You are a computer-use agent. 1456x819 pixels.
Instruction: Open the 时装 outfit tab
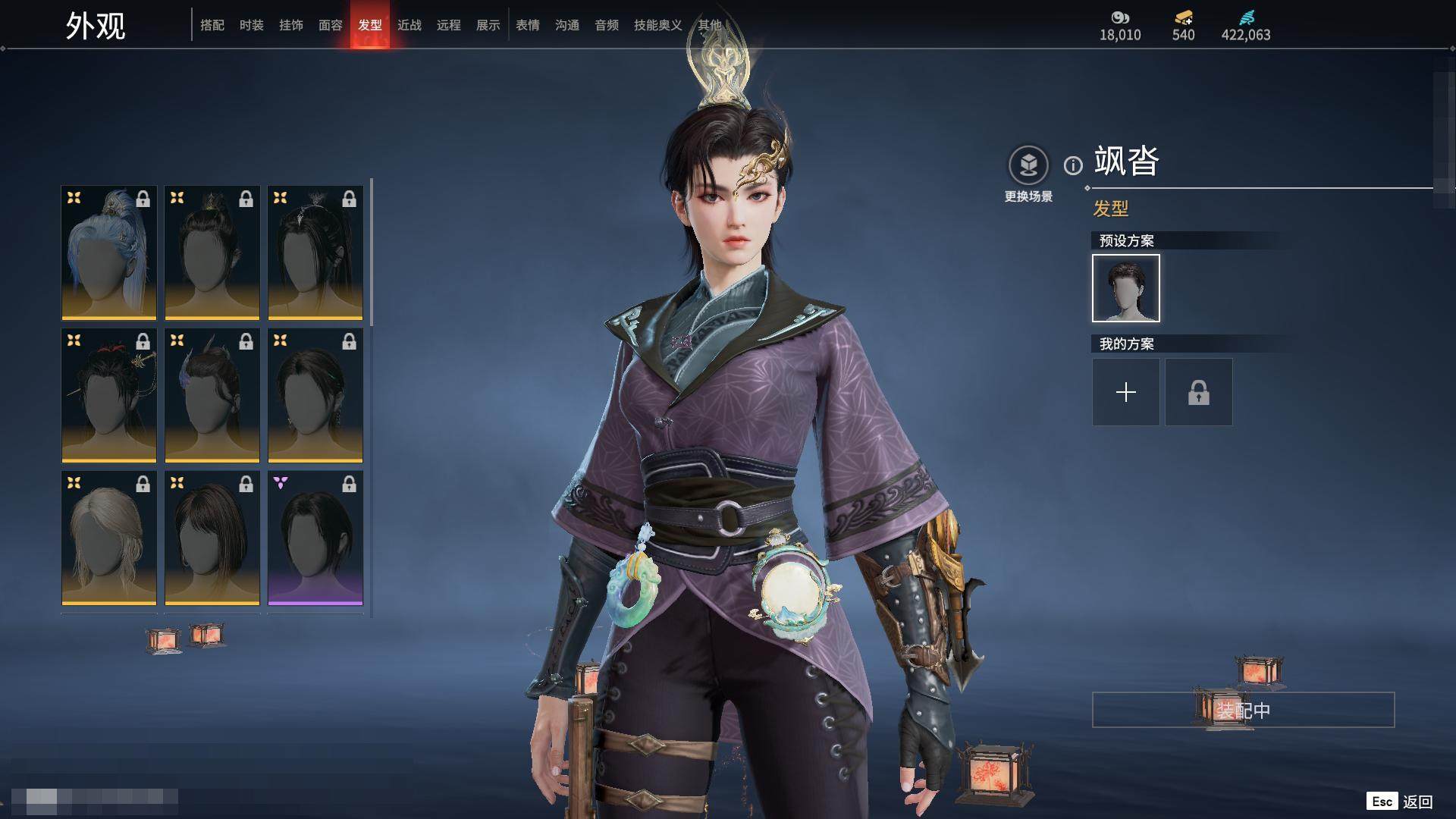point(252,25)
